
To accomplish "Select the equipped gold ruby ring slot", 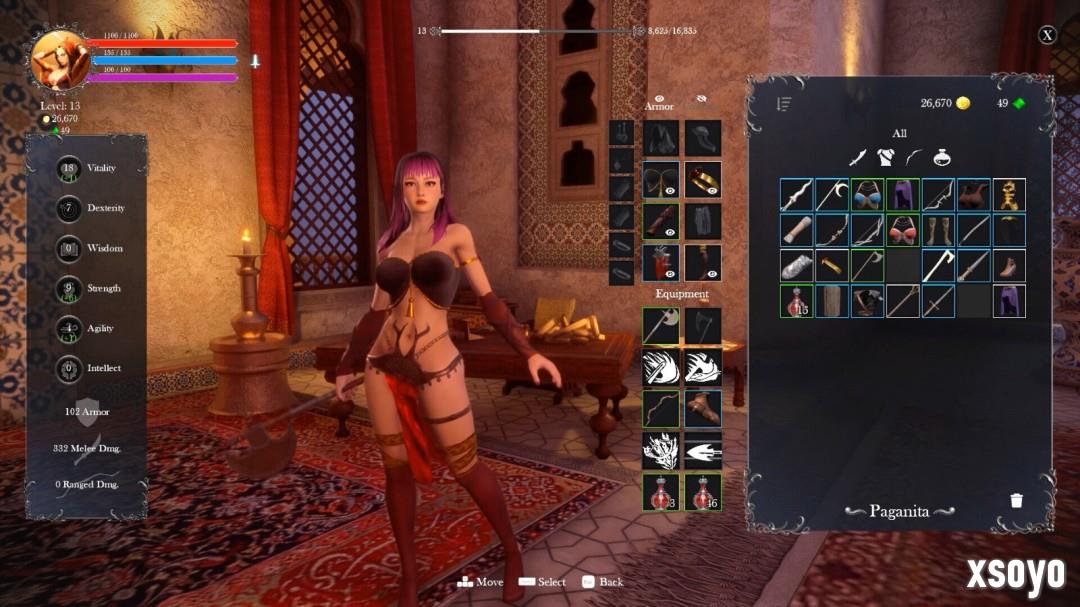I will point(703,179).
